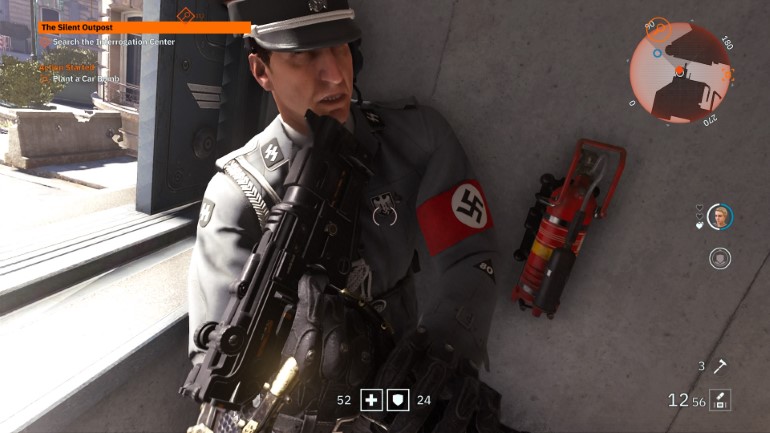Select the equipped weapon icon
The height and width of the screenshot is (433, 770).
(x=720, y=400)
